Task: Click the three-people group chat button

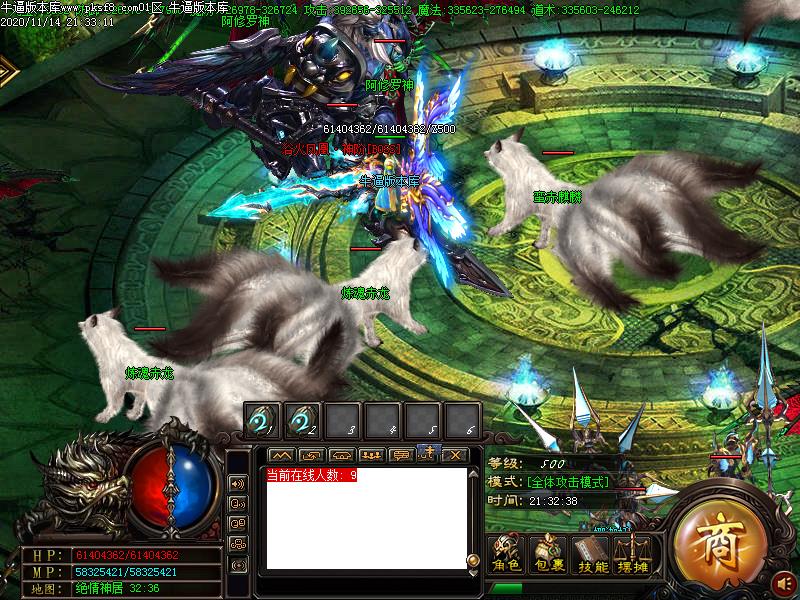Action: [371, 455]
